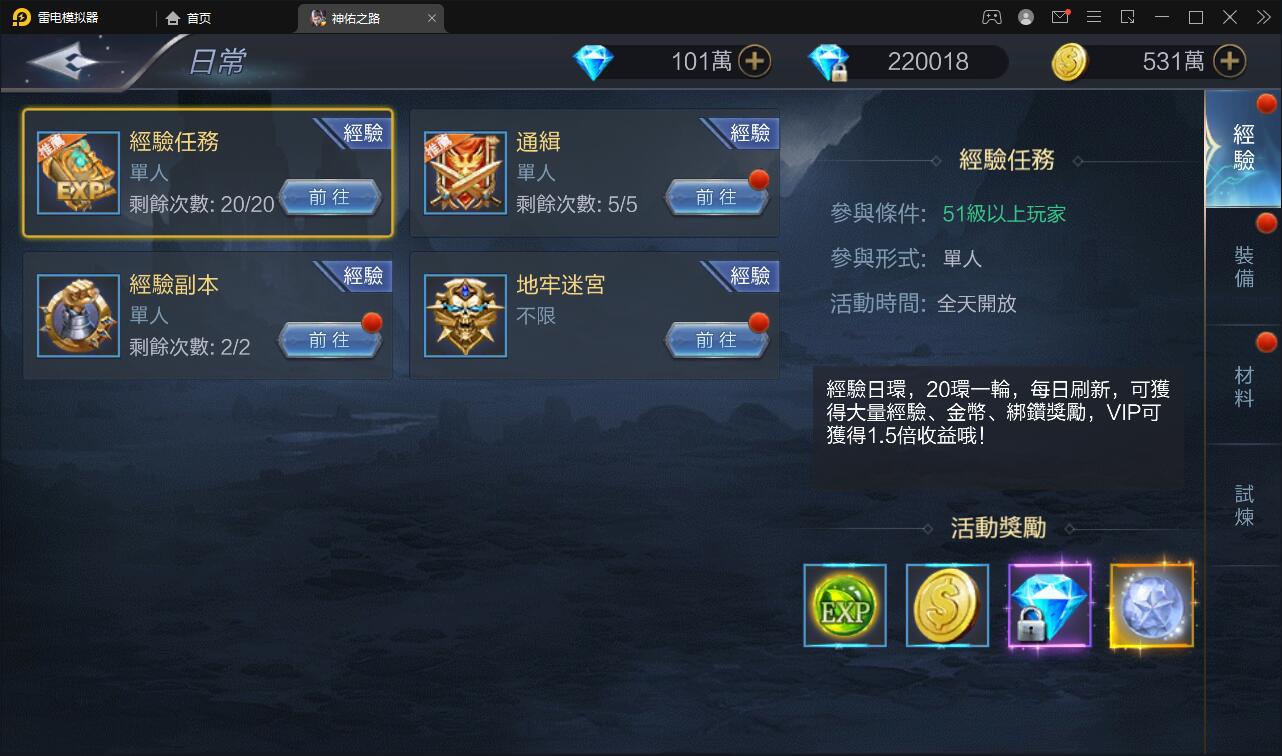Select the 試煉 sidebar tab

click(1243, 505)
